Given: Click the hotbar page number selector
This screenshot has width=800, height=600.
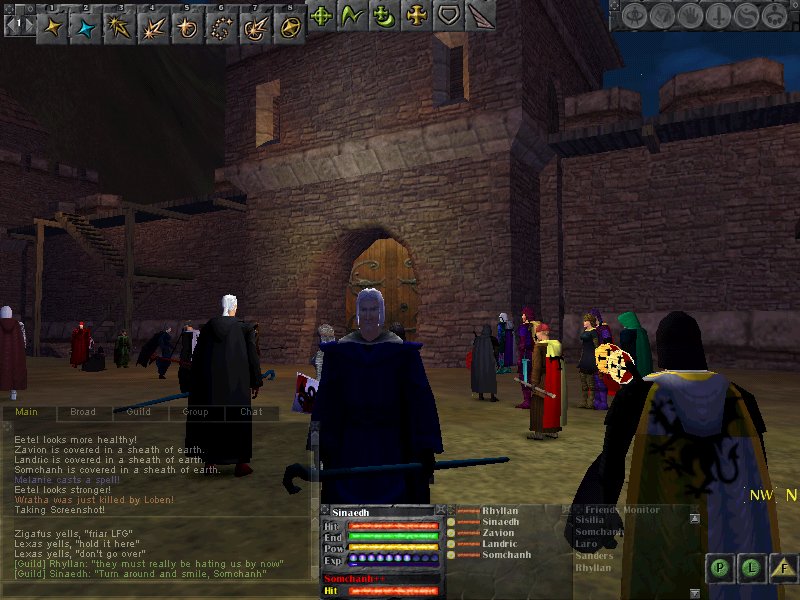Looking at the screenshot, I should pos(18,22).
